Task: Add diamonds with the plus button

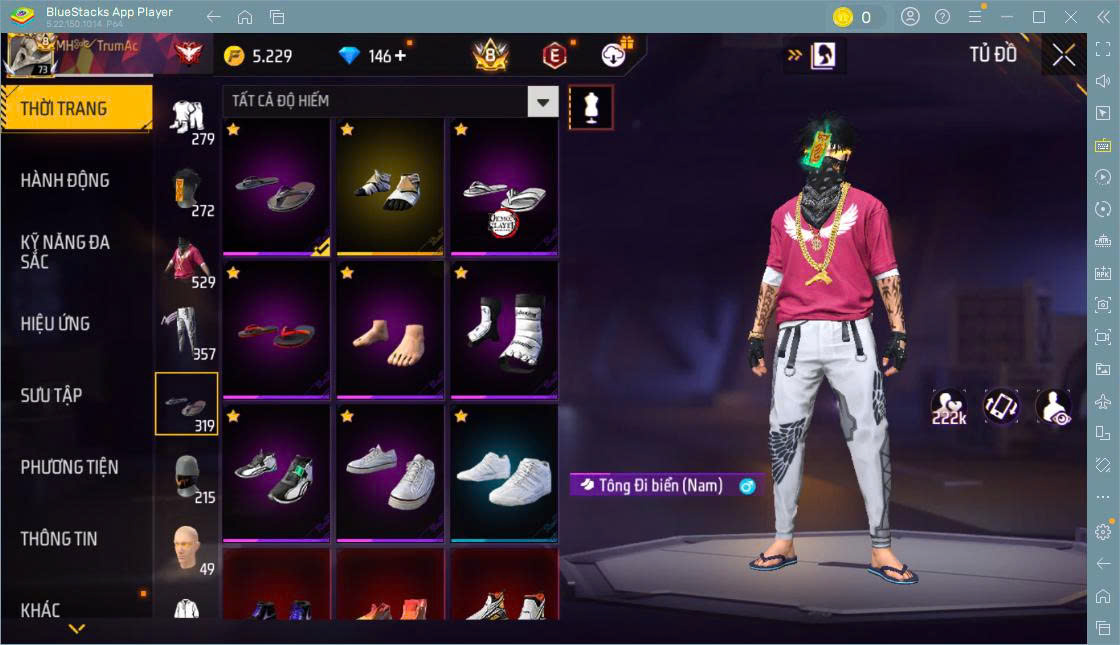Action: coord(401,55)
